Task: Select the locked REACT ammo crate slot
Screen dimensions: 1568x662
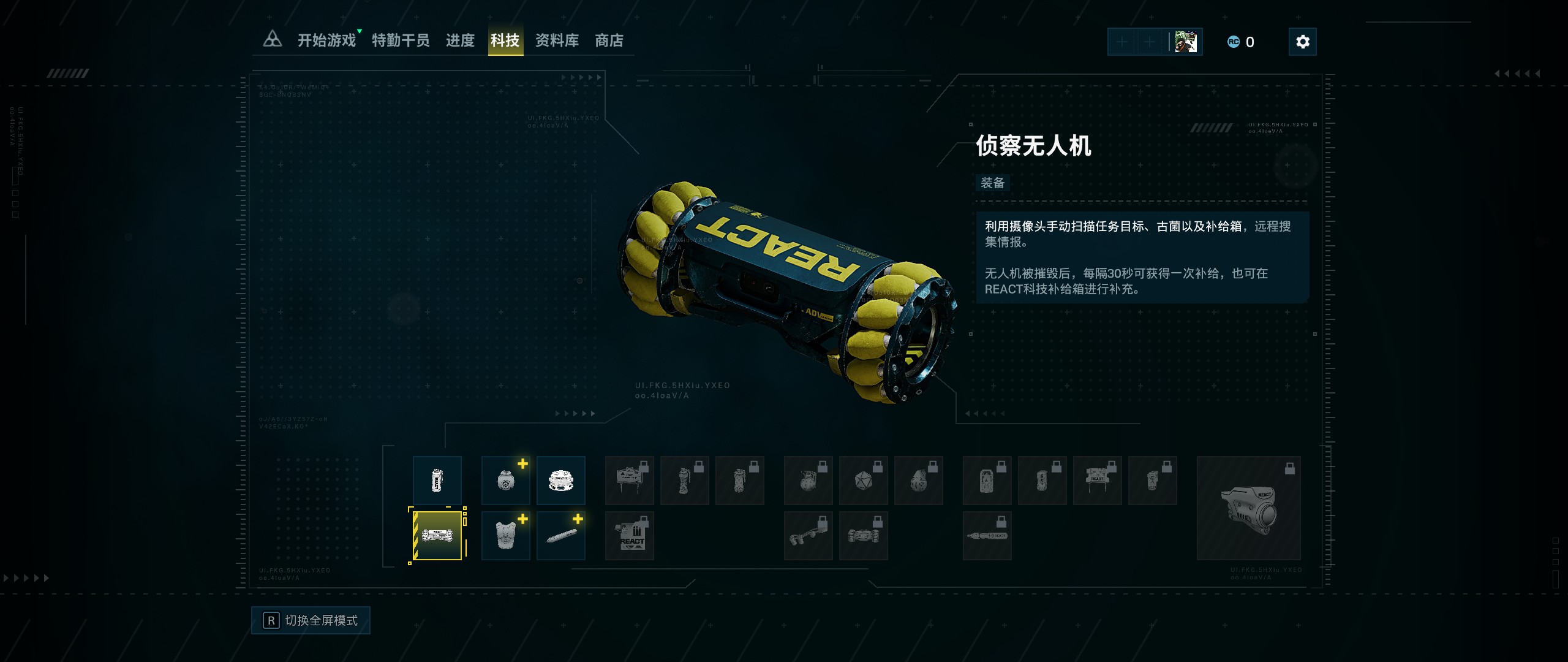Action: point(629,536)
